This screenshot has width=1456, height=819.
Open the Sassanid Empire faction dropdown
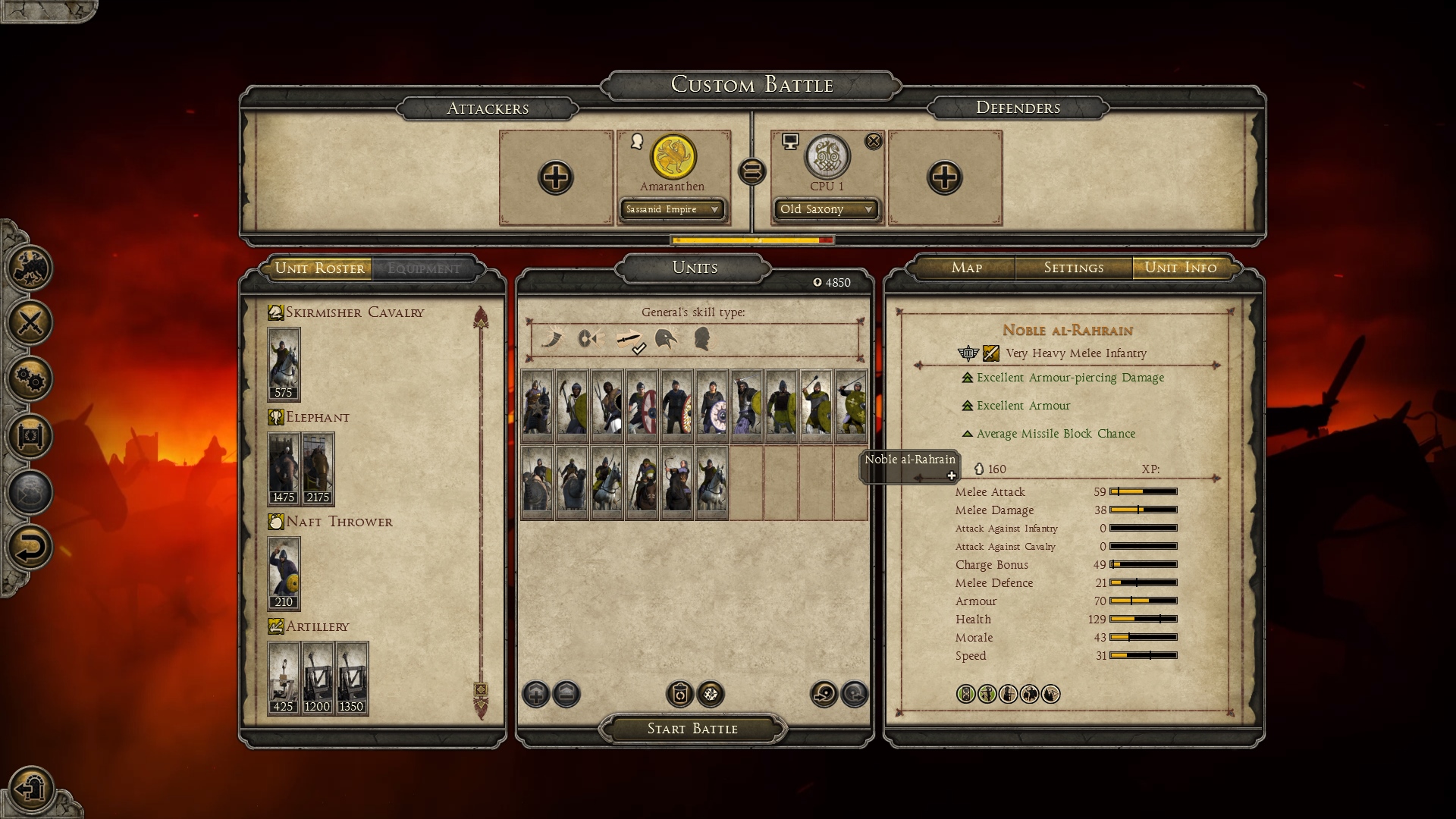672,209
